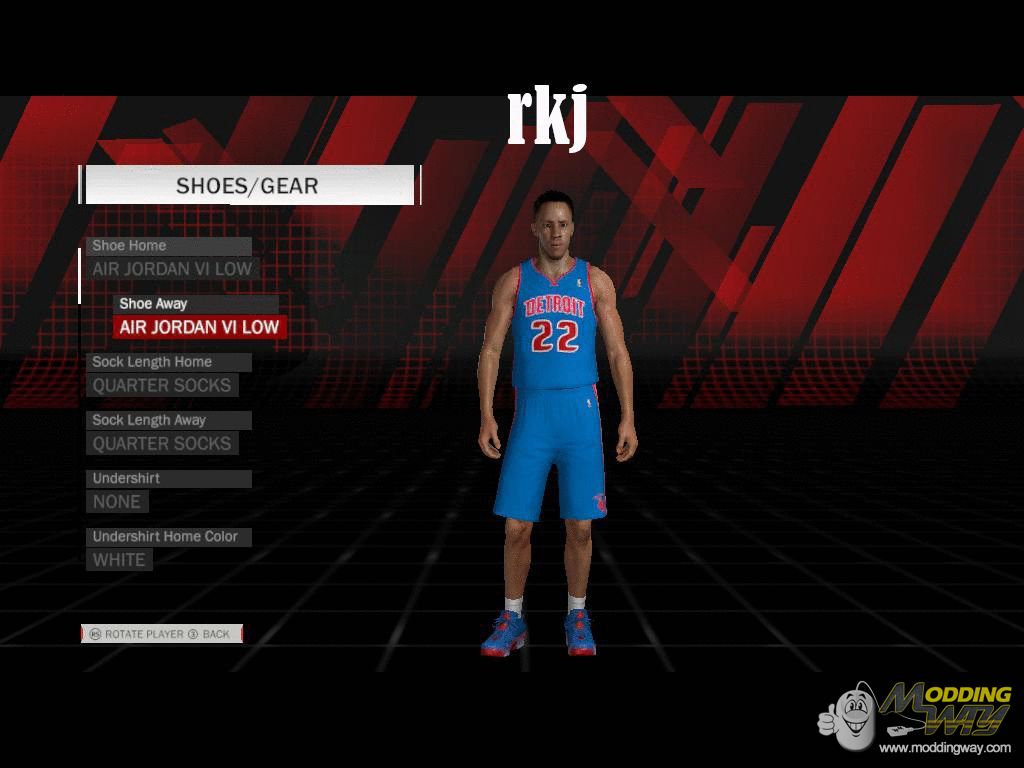Choose the Shoe Away Air Jordan entry
The height and width of the screenshot is (768, 1024).
199,327
